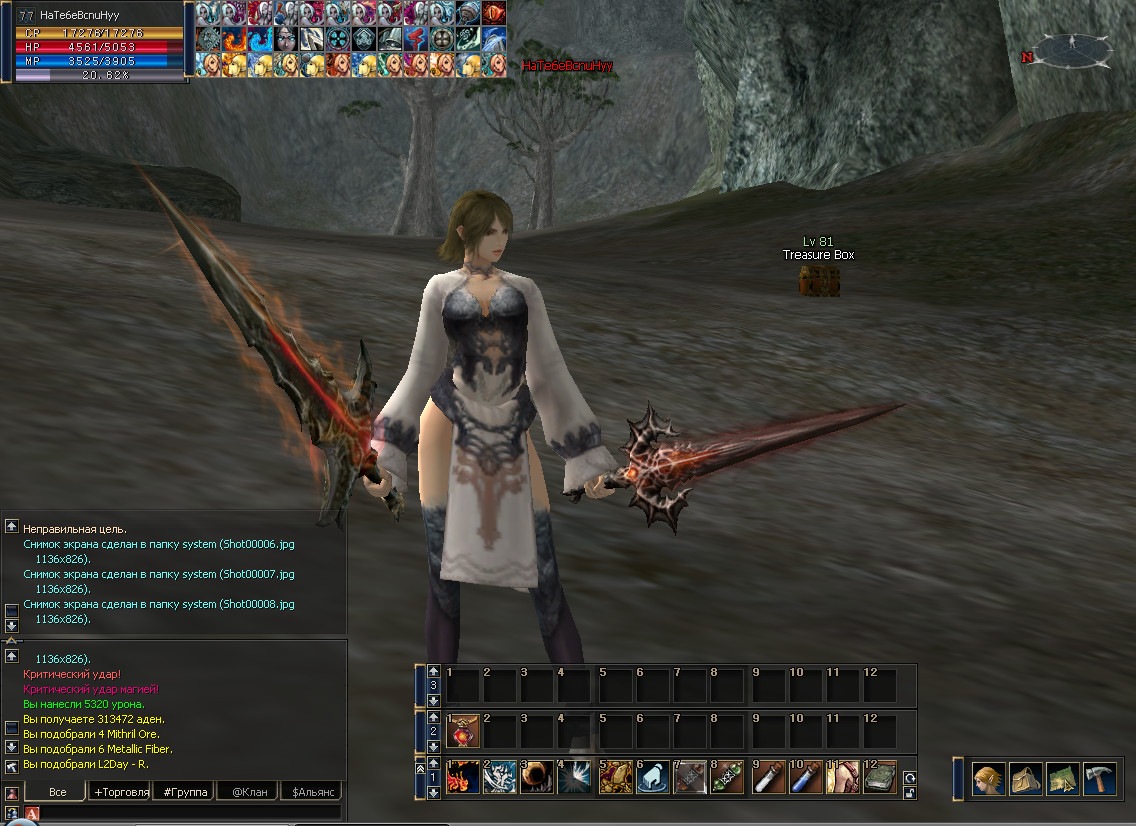1136x826 pixels.
Task: Use the green gem item in slot 8
Action: coord(728,778)
